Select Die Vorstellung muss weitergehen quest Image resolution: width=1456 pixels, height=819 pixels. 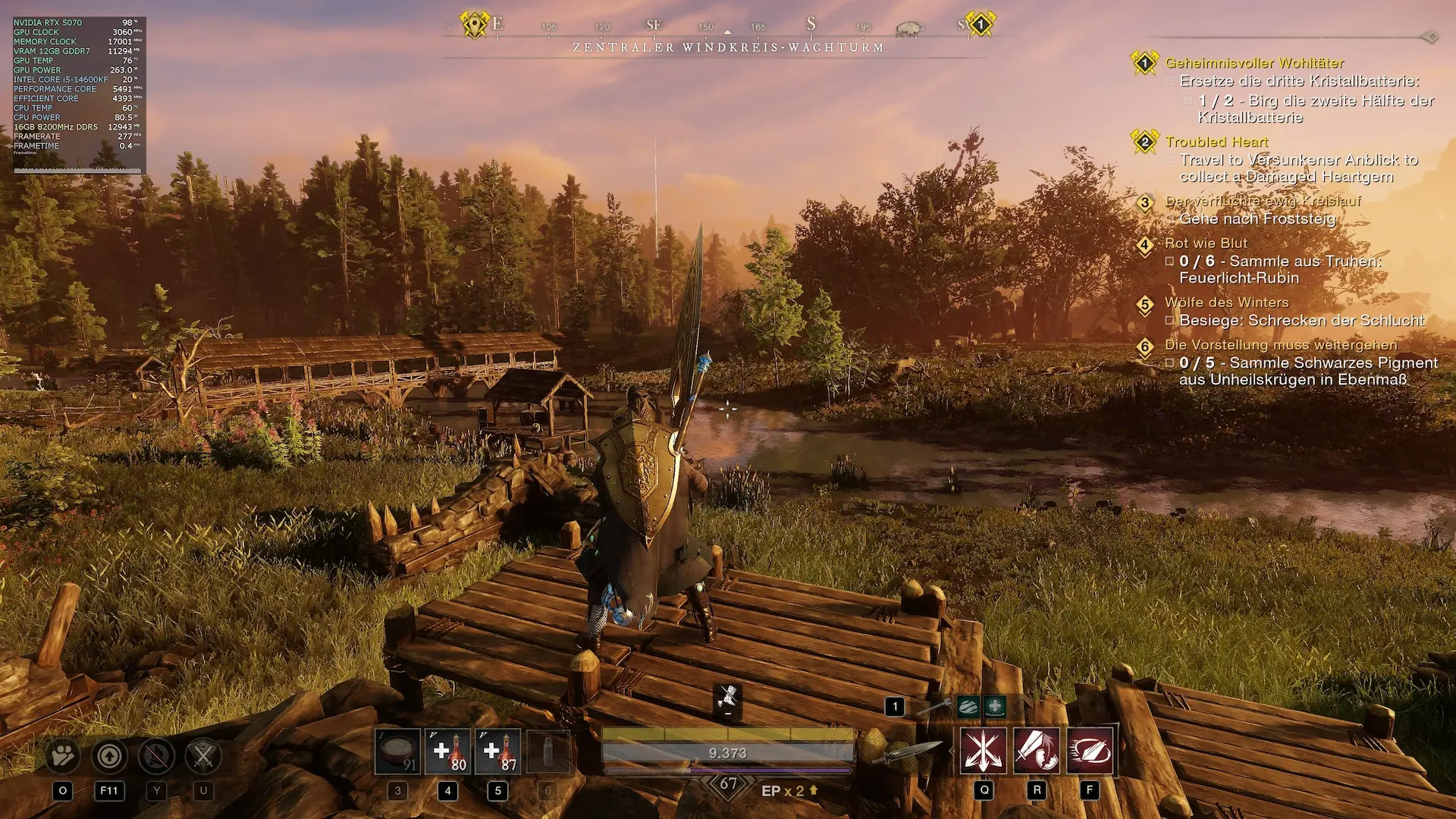tap(1281, 345)
